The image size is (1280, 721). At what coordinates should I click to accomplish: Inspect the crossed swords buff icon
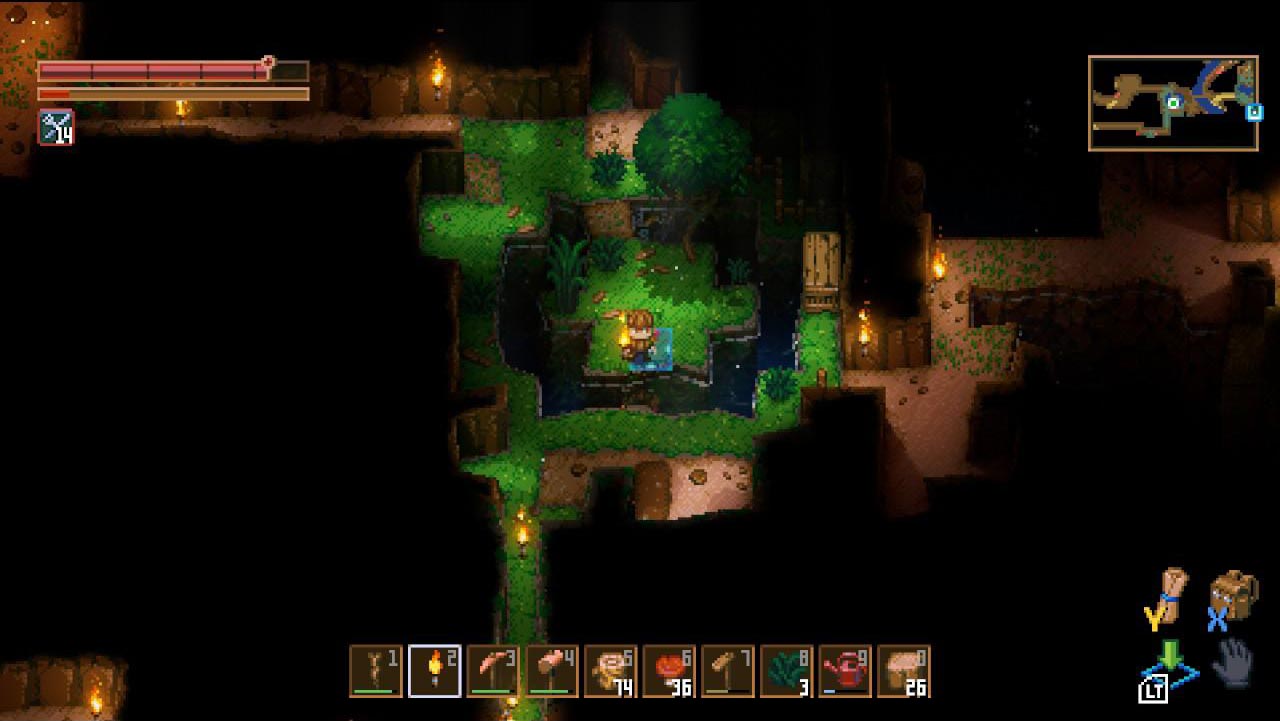point(56,127)
